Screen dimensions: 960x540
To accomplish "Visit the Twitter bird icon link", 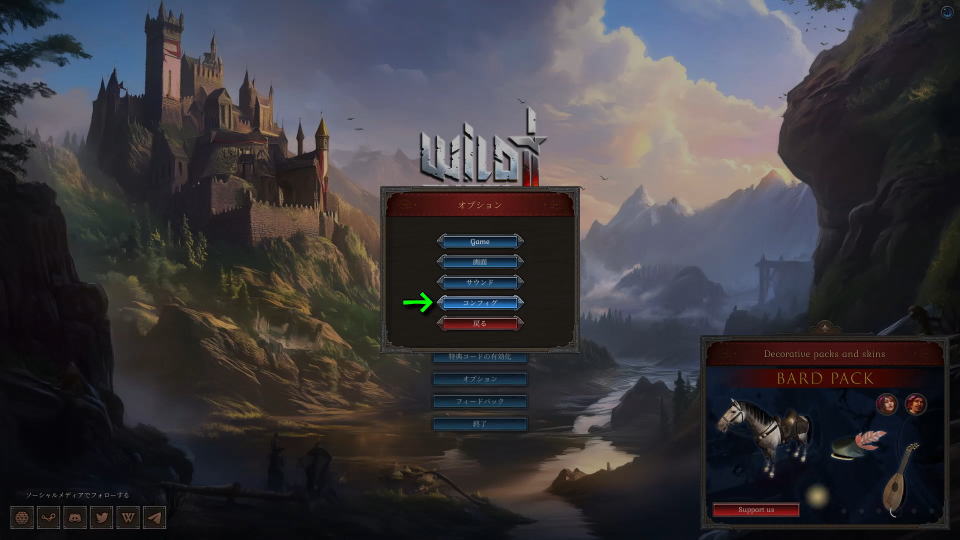I will click(x=101, y=518).
